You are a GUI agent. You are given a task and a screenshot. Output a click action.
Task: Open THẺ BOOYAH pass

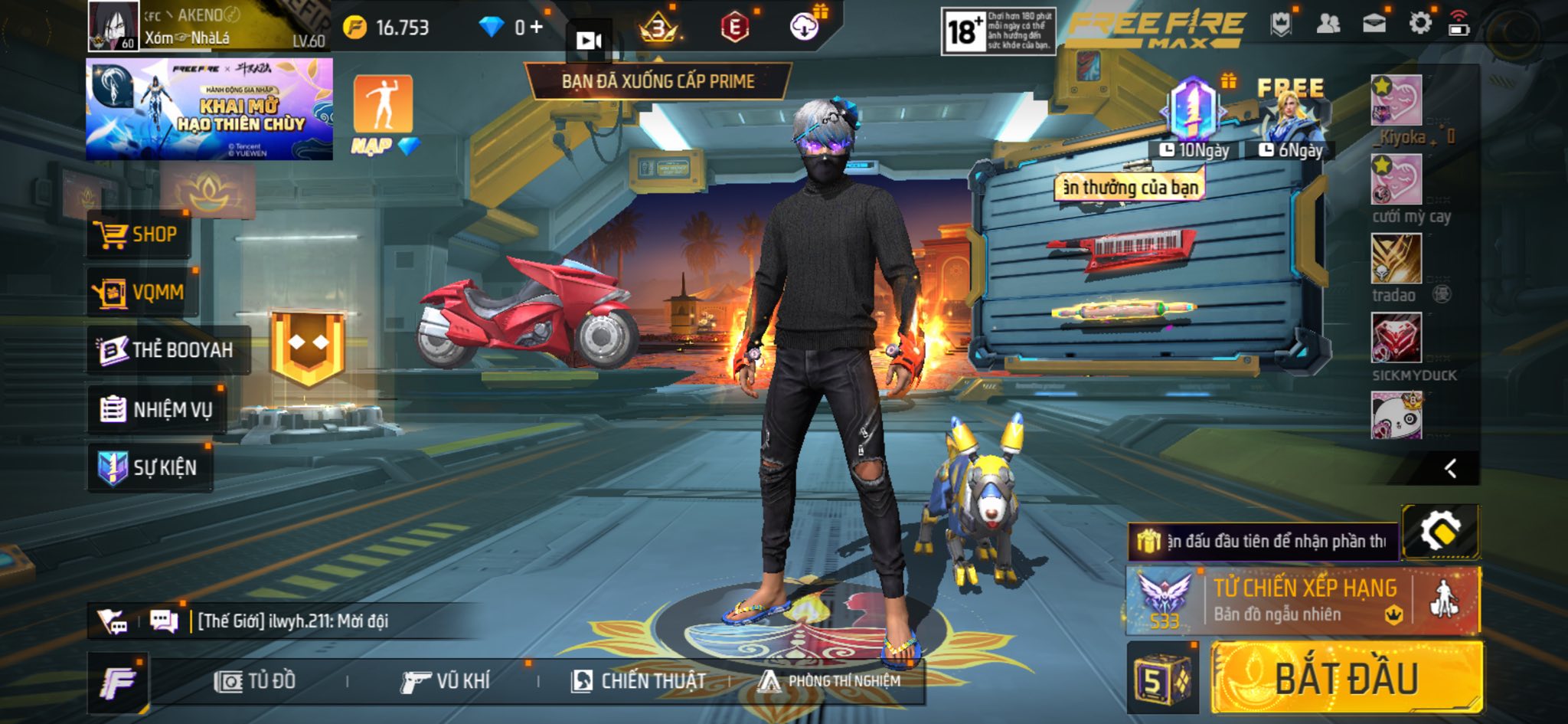click(168, 350)
